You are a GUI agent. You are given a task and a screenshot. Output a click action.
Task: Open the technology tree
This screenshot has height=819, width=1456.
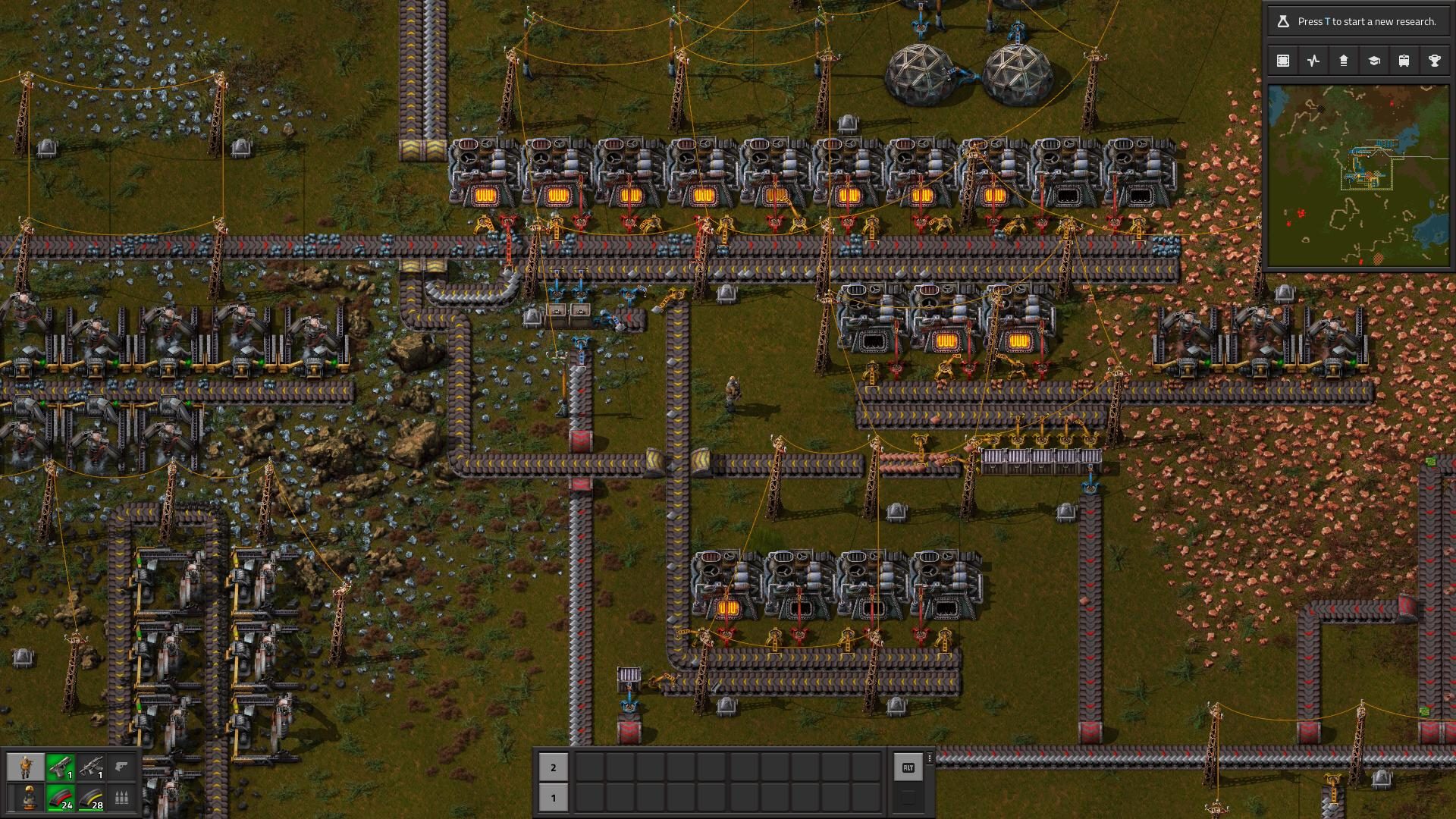1375,60
